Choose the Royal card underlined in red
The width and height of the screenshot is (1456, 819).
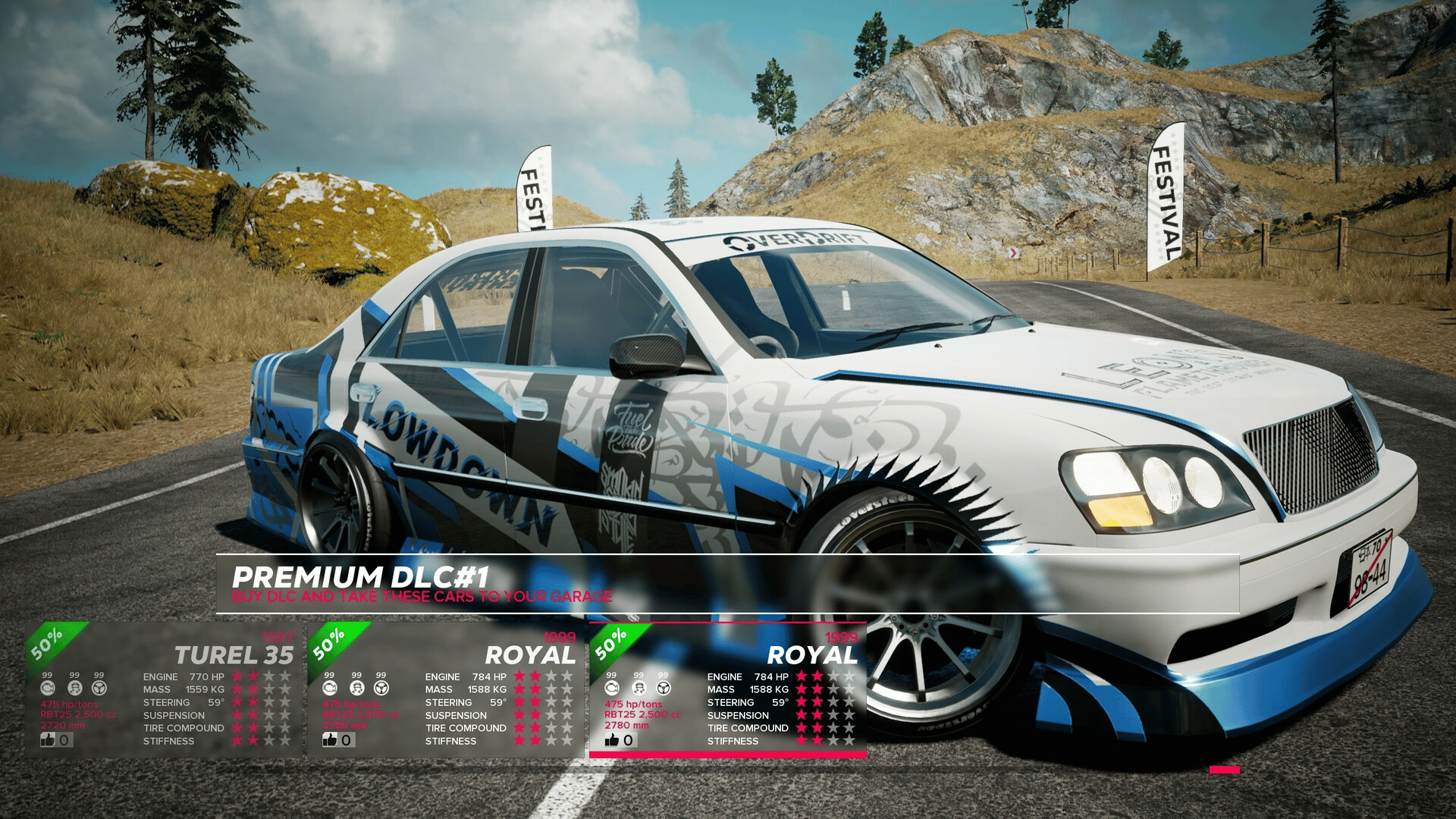click(728, 689)
